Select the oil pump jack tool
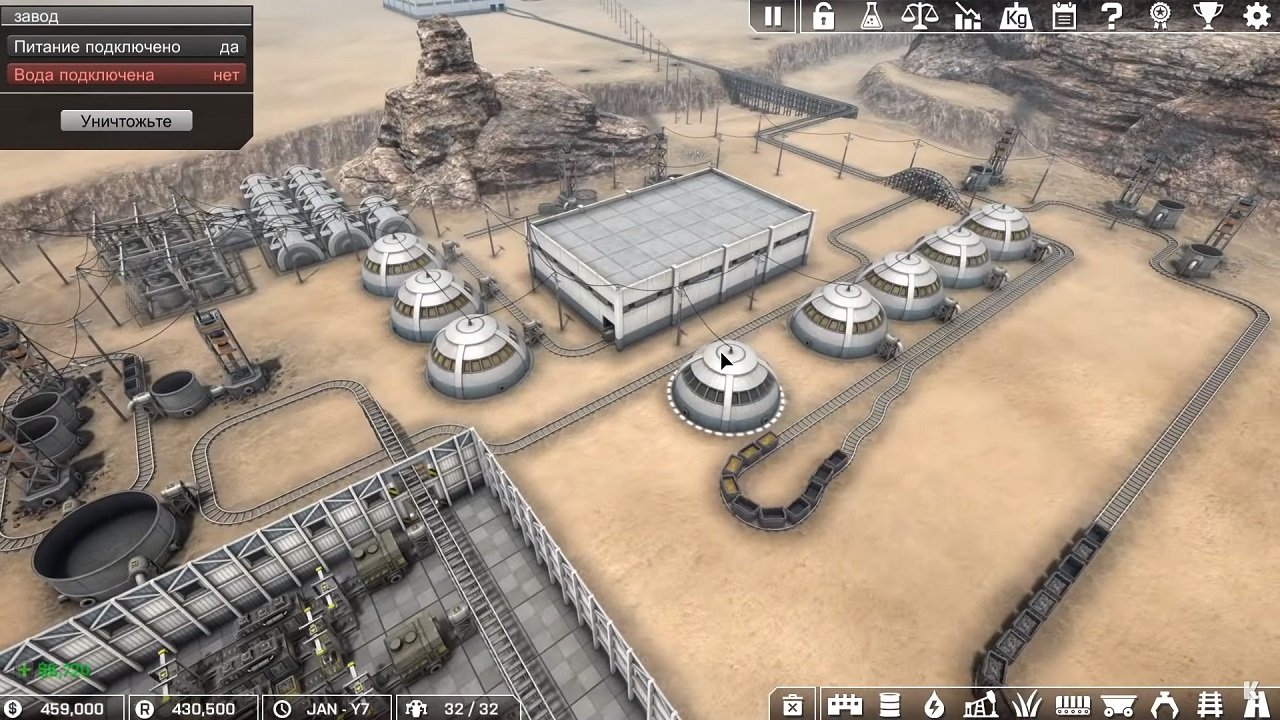The height and width of the screenshot is (720, 1280). (981, 706)
